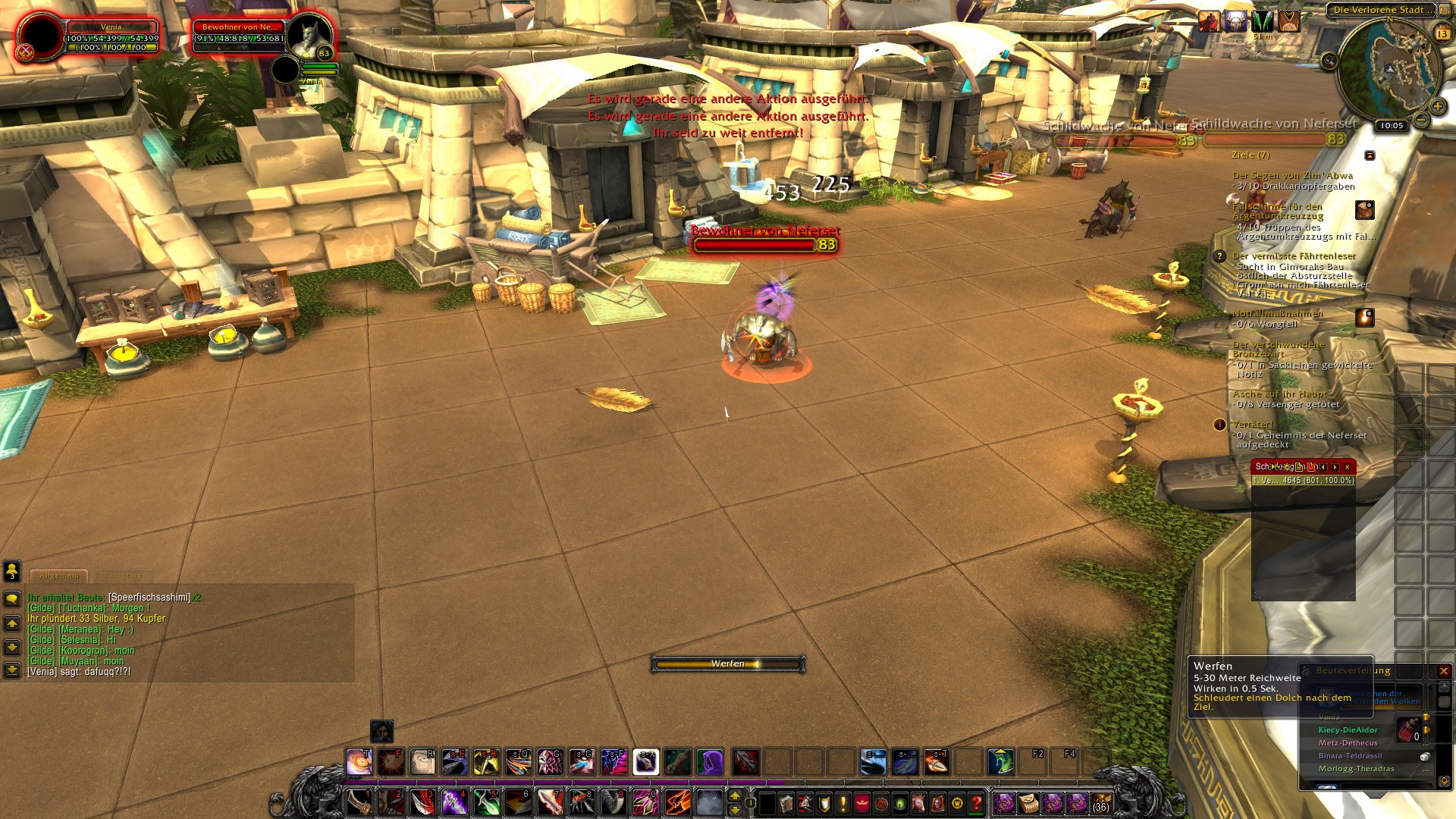This screenshot has height=819, width=1456.
Task: Click the red horseman buff icon
Action: pyautogui.click(x=1209, y=22)
